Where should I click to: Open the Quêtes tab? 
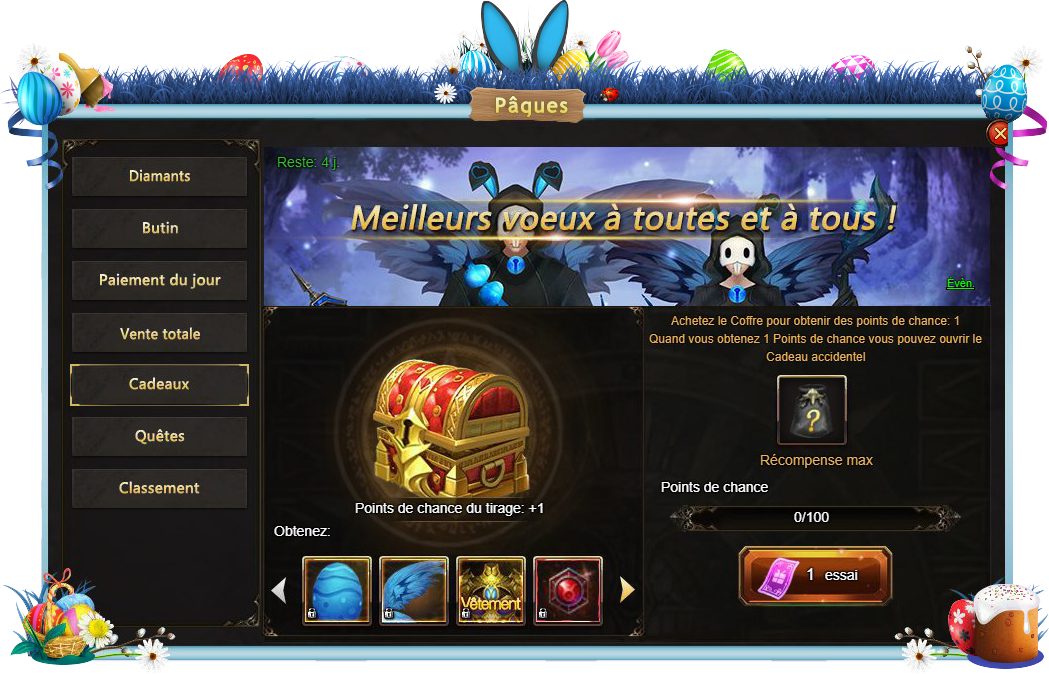[x=159, y=436]
